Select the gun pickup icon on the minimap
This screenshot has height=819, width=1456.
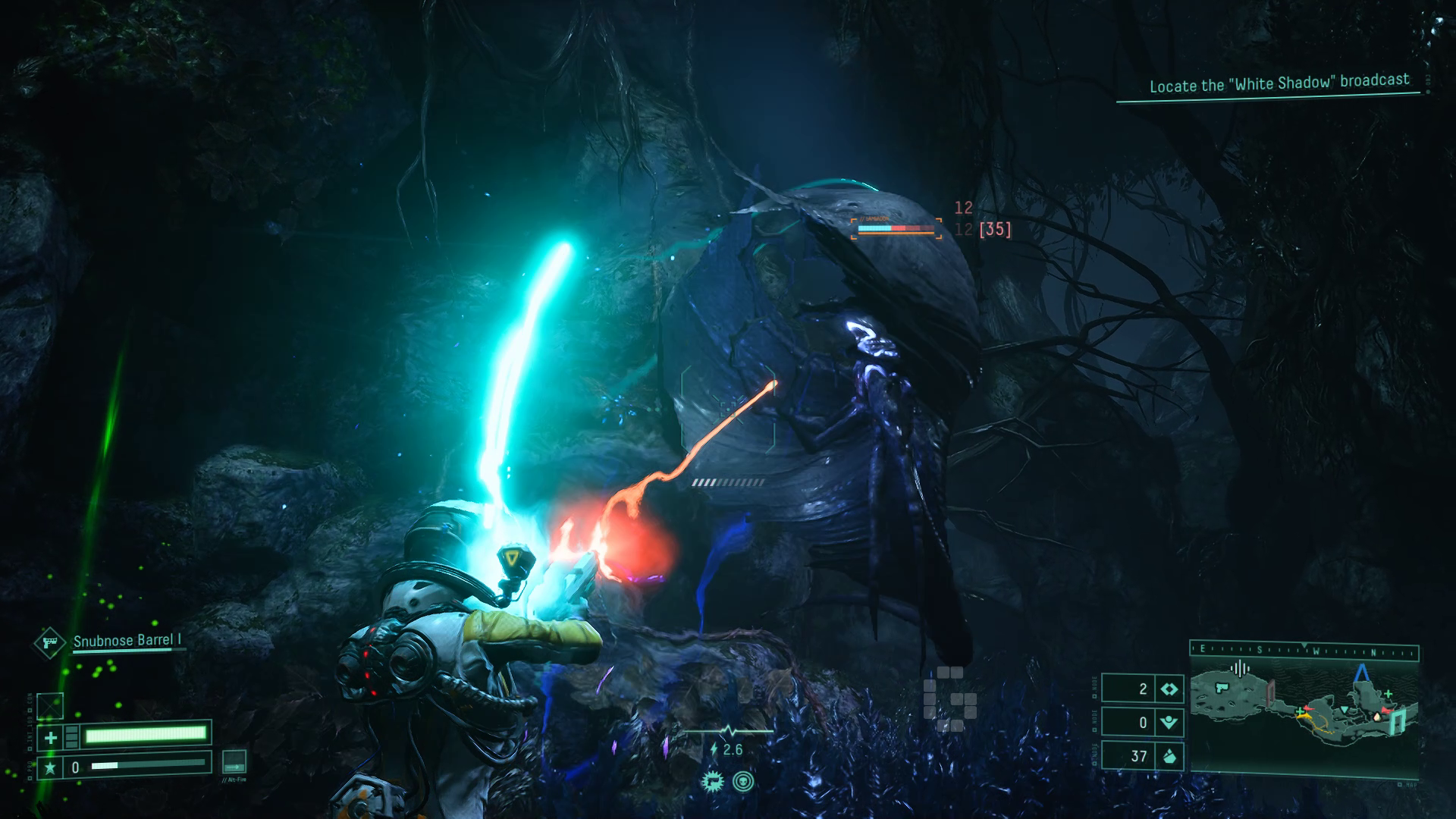click(1222, 688)
